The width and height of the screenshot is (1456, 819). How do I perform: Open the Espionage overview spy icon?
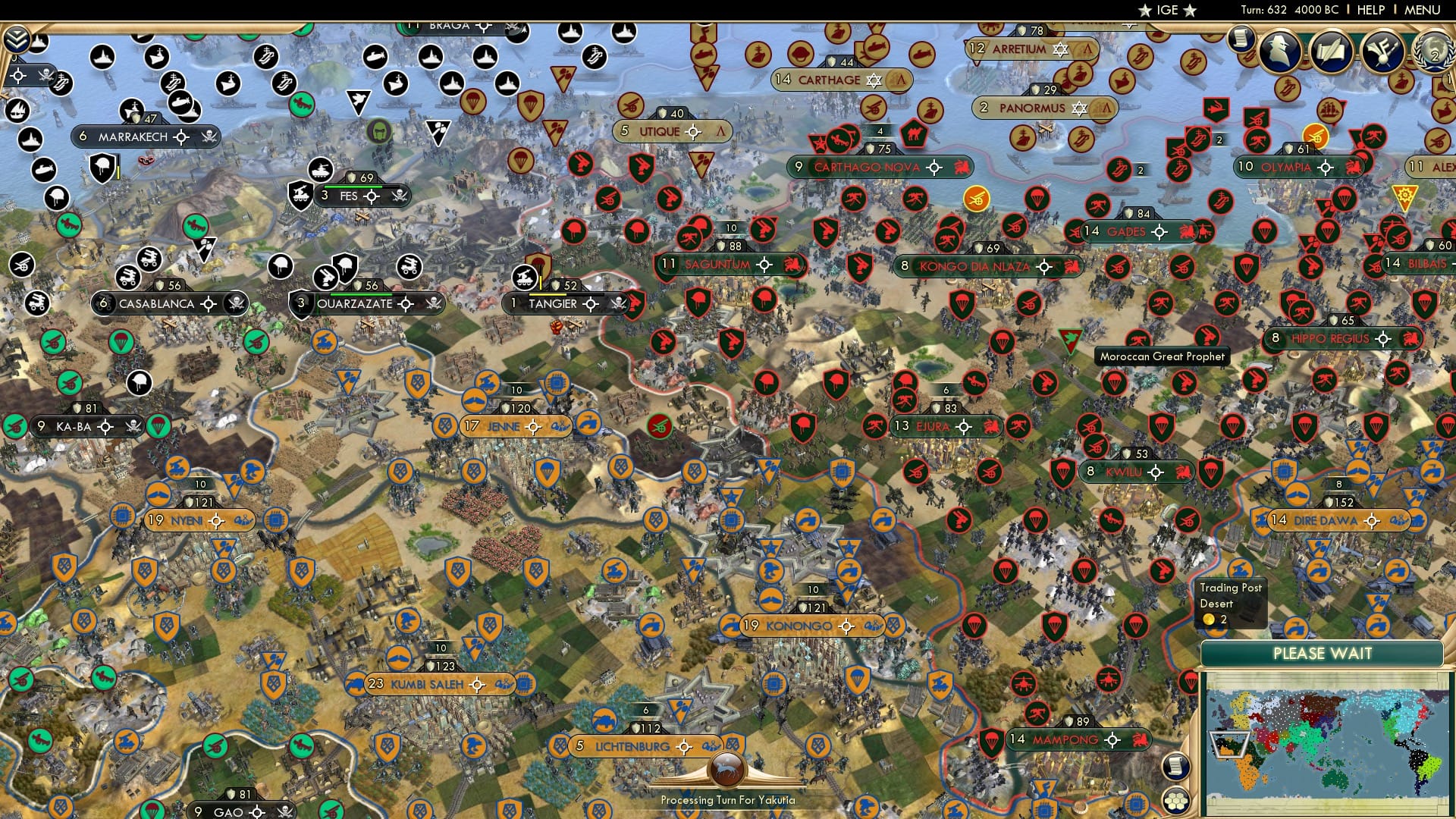pyautogui.click(x=1279, y=52)
